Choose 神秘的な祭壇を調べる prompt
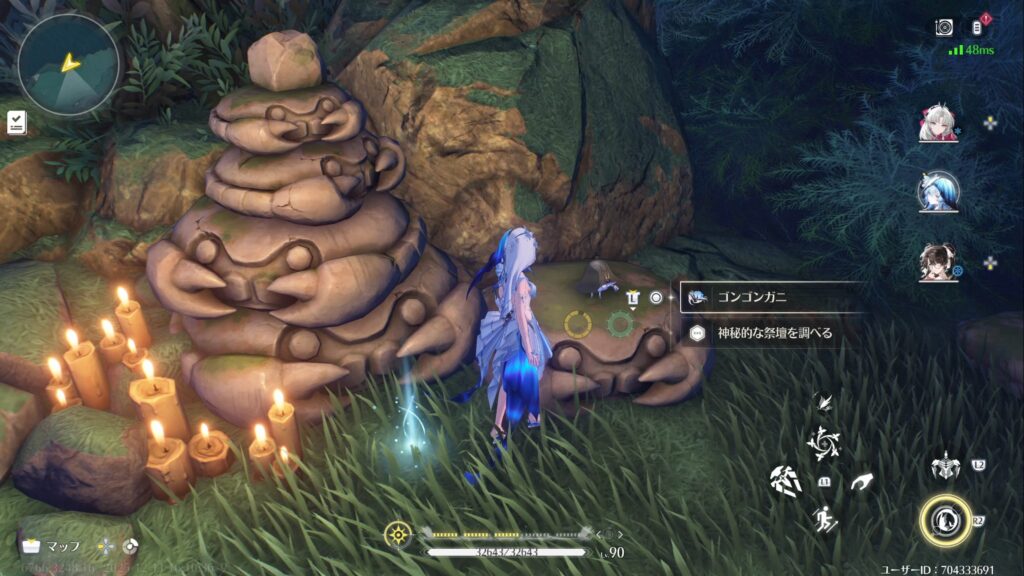The width and height of the screenshot is (1024, 576). point(770,333)
